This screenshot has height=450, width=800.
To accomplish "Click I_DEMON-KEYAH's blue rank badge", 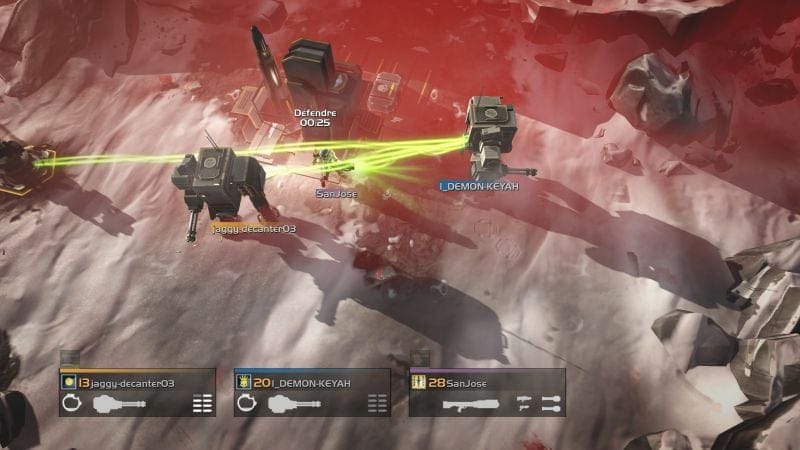I will point(243,381).
